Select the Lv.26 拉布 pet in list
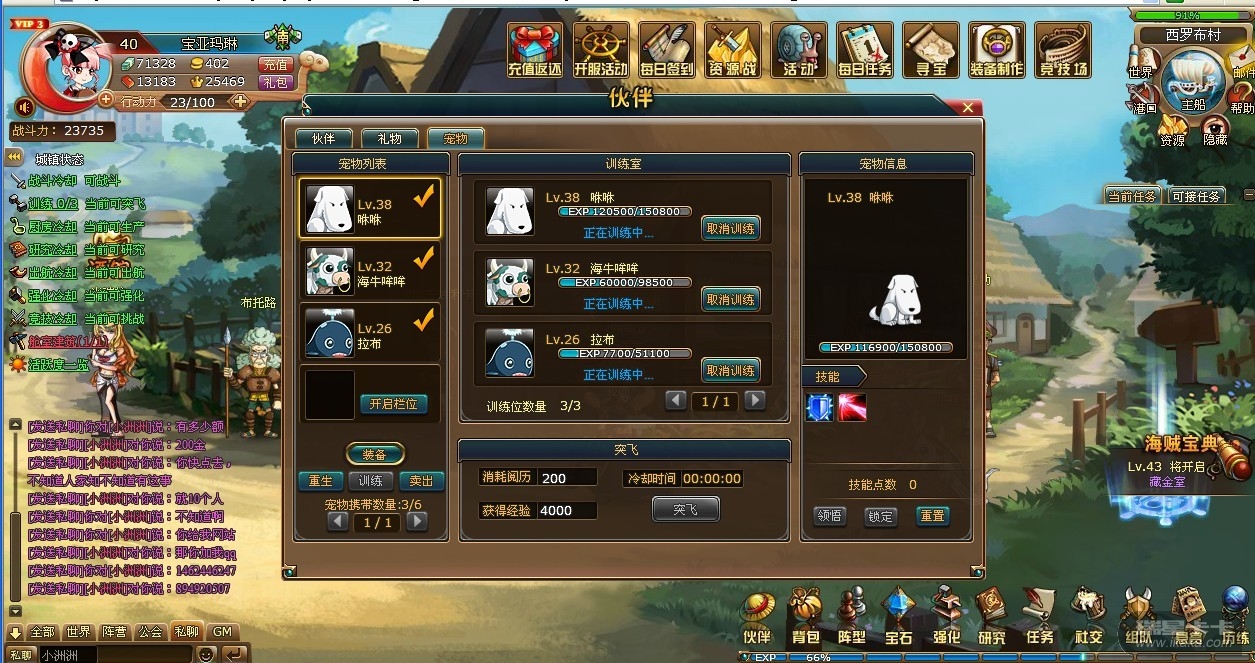Screen dimensions: 1255x663 tap(369, 334)
